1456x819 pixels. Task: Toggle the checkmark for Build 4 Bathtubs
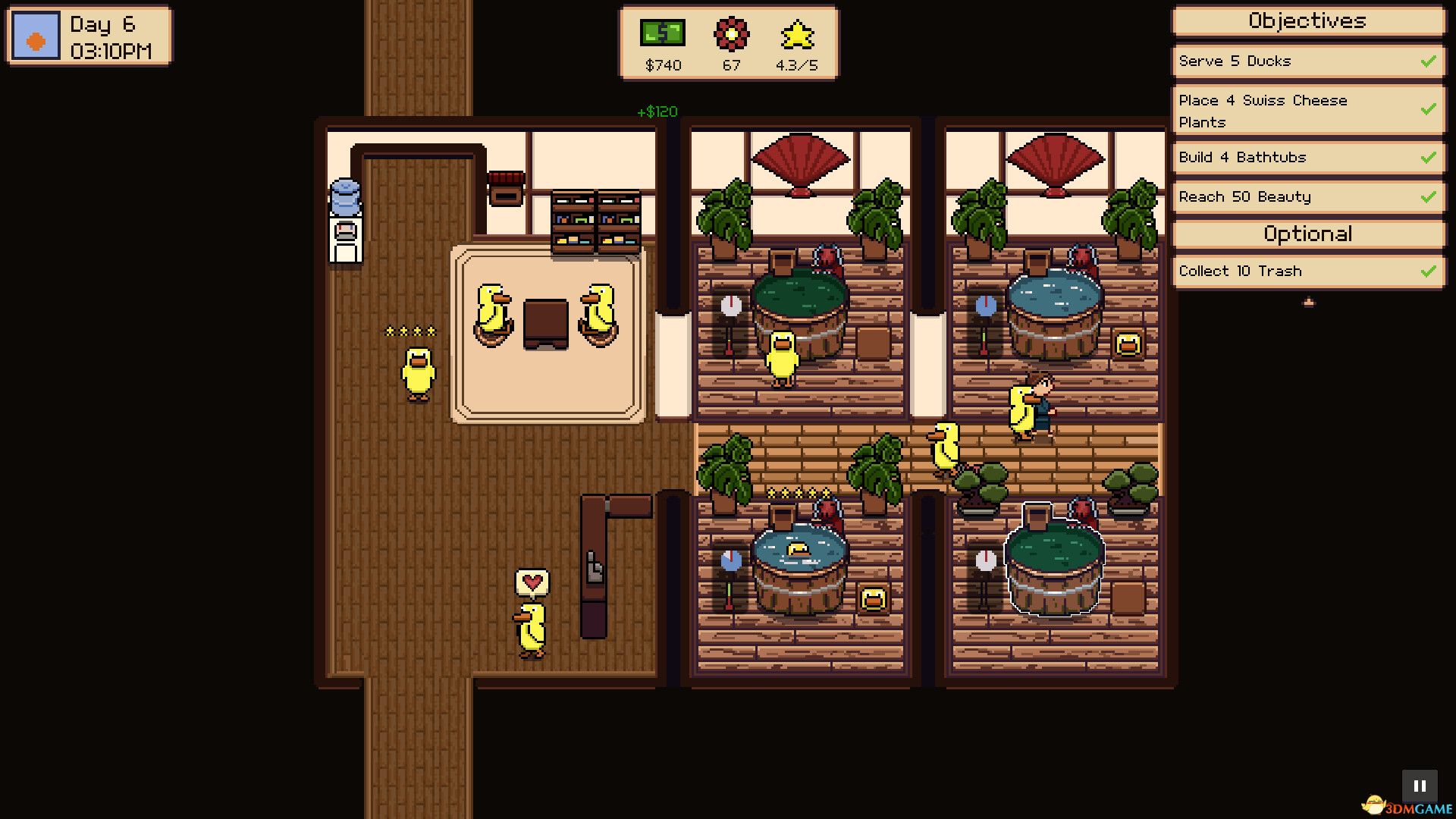pyautogui.click(x=1429, y=157)
